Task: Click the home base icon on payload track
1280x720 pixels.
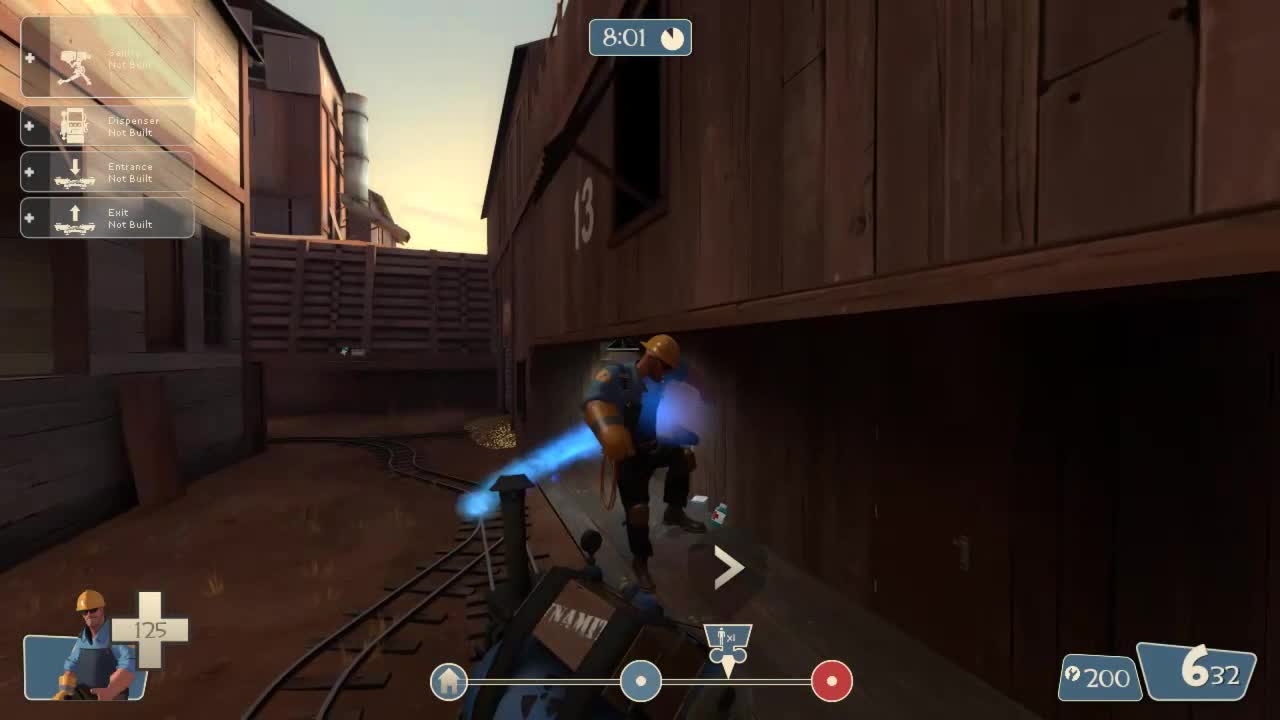Action: coord(449,682)
